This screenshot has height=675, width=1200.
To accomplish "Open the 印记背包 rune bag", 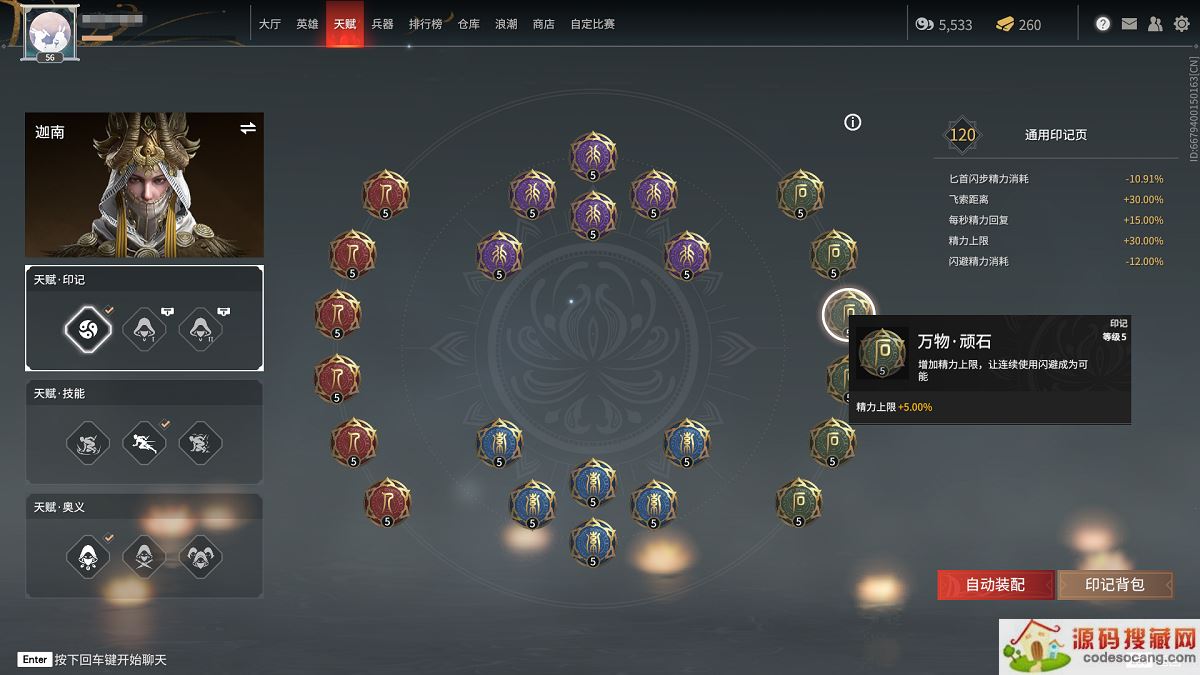I will 1114,584.
